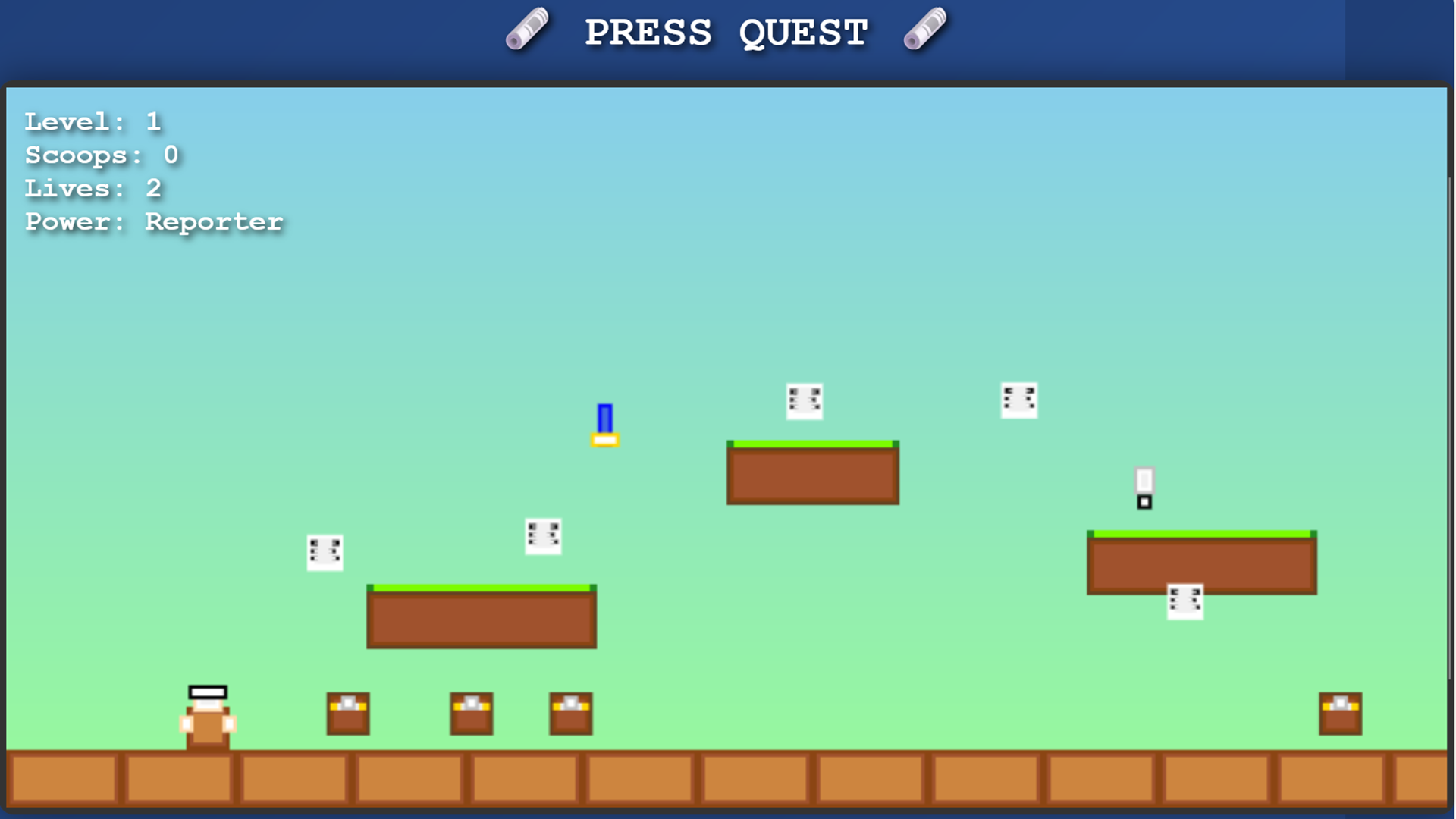Image resolution: width=1456 pixels, height=819 pixels.
Task: Click the leftmost chest enemy on the ground
Action: pos(348,714)
